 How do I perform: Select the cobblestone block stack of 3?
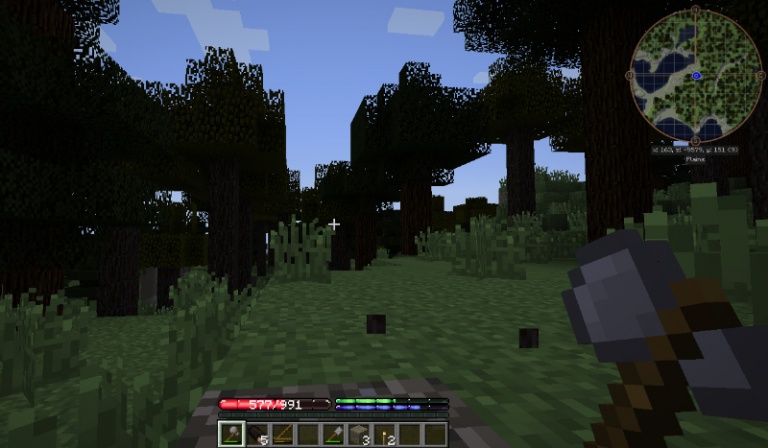click(360, 434)
